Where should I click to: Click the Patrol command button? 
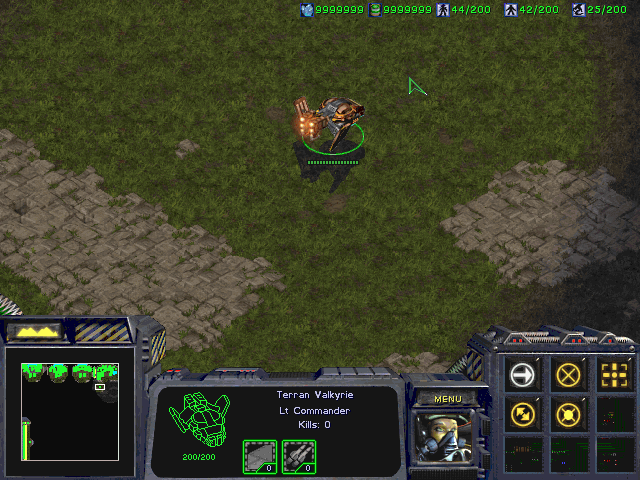[523, 413]
